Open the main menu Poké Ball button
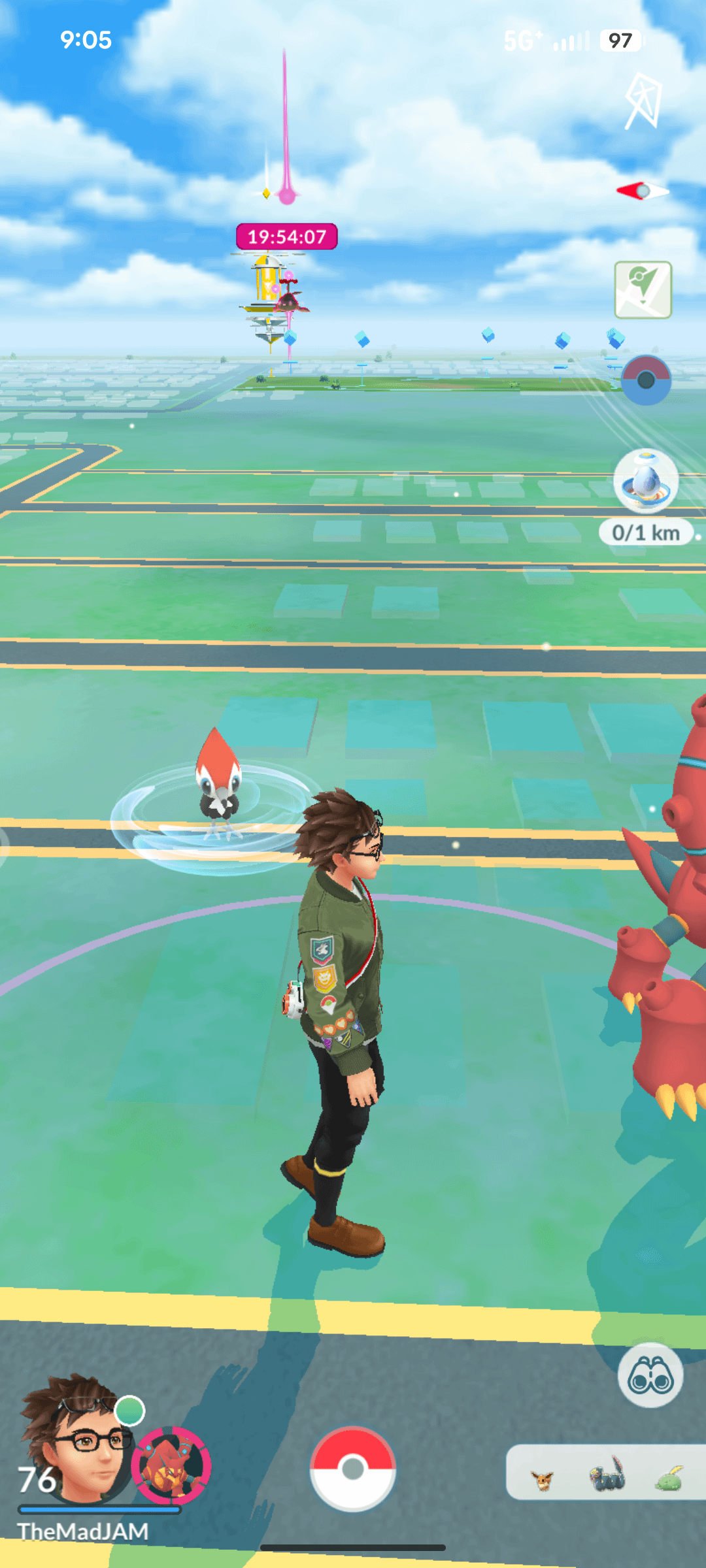Image resolution: width=706 pixels, height=1568 pixels. tap(352, 1468)
